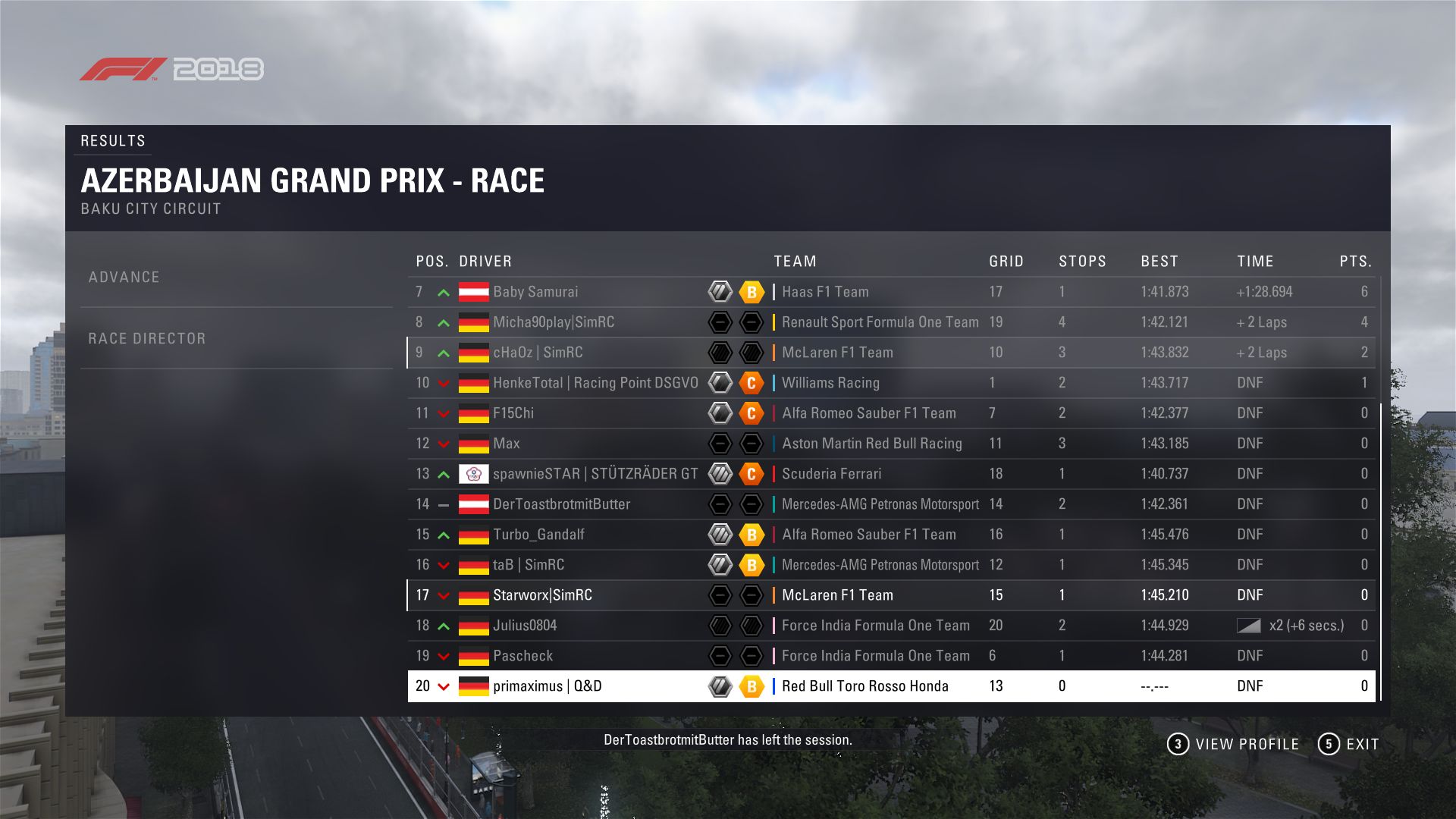Exit the results screen

tap(1349, 745)
